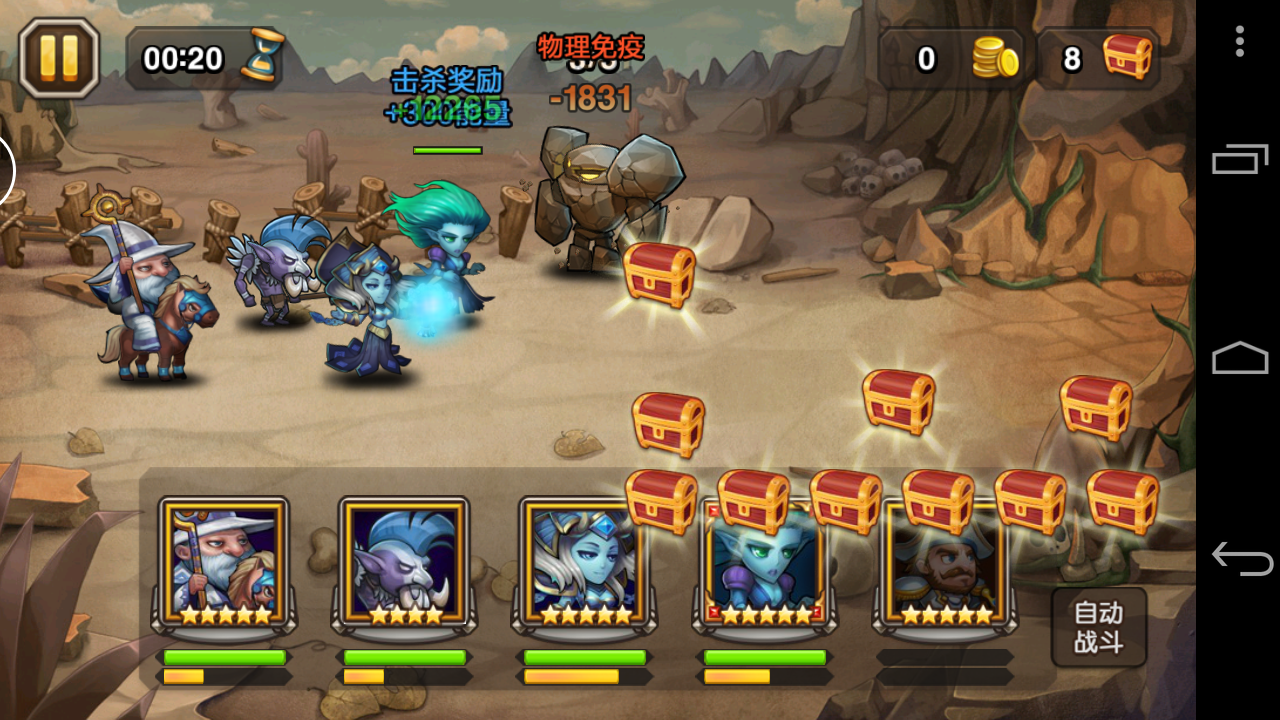Open the Android recent apps view

tap(1240, 159)
